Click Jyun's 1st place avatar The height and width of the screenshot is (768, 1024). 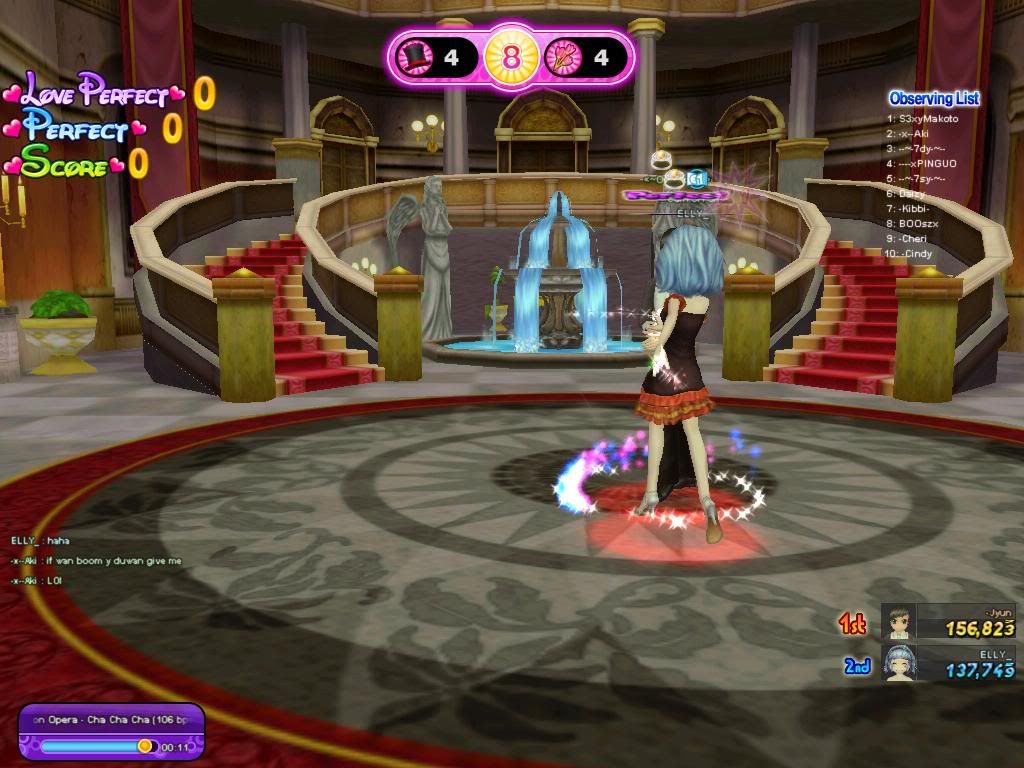[898, 623]
